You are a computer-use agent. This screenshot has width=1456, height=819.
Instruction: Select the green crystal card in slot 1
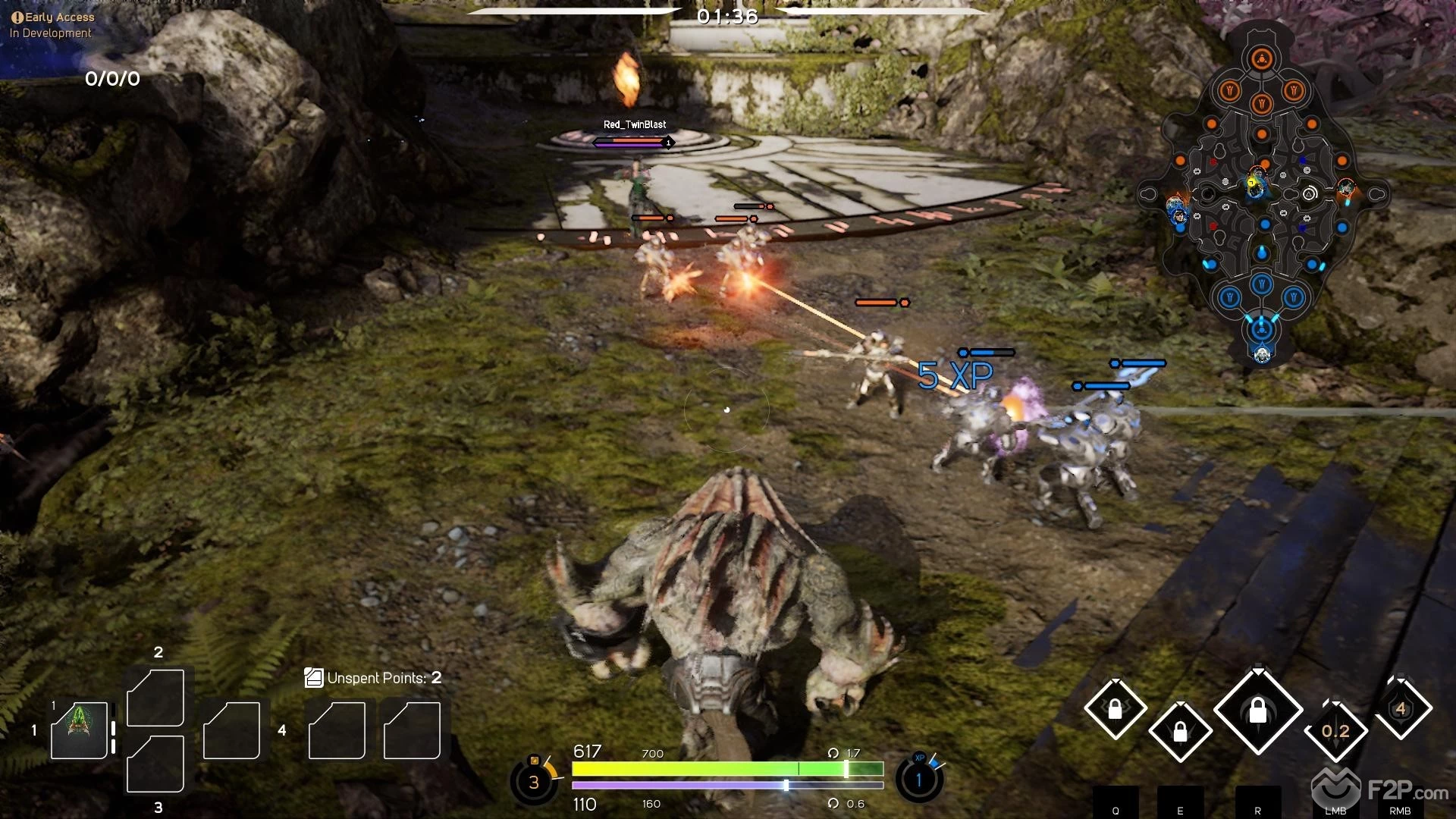click(x=78, y=730)
